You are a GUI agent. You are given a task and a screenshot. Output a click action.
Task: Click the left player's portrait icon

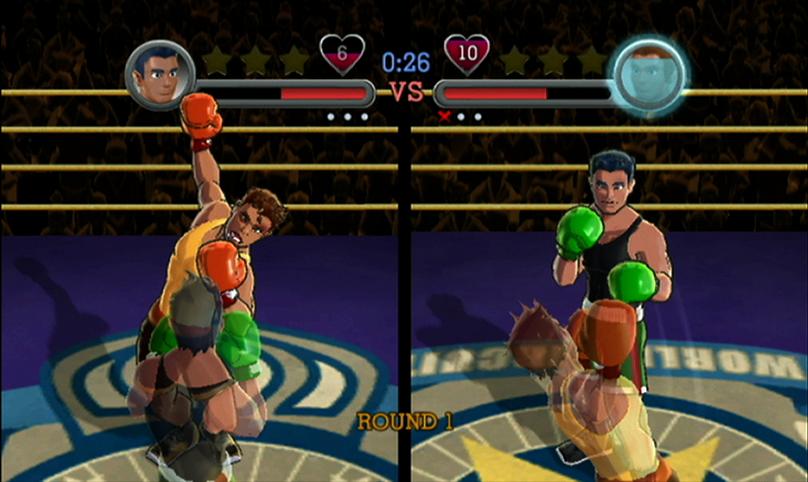click(160, 75)
